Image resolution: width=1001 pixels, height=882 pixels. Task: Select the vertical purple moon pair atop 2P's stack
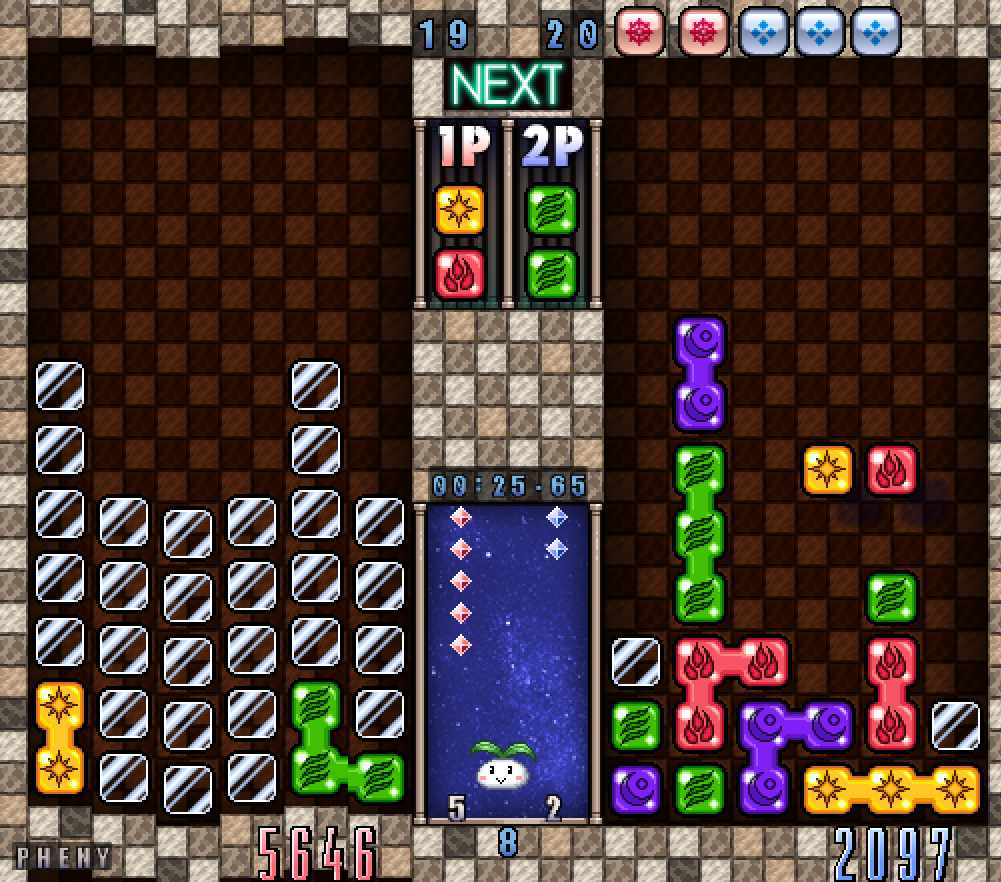pos(699,374)
